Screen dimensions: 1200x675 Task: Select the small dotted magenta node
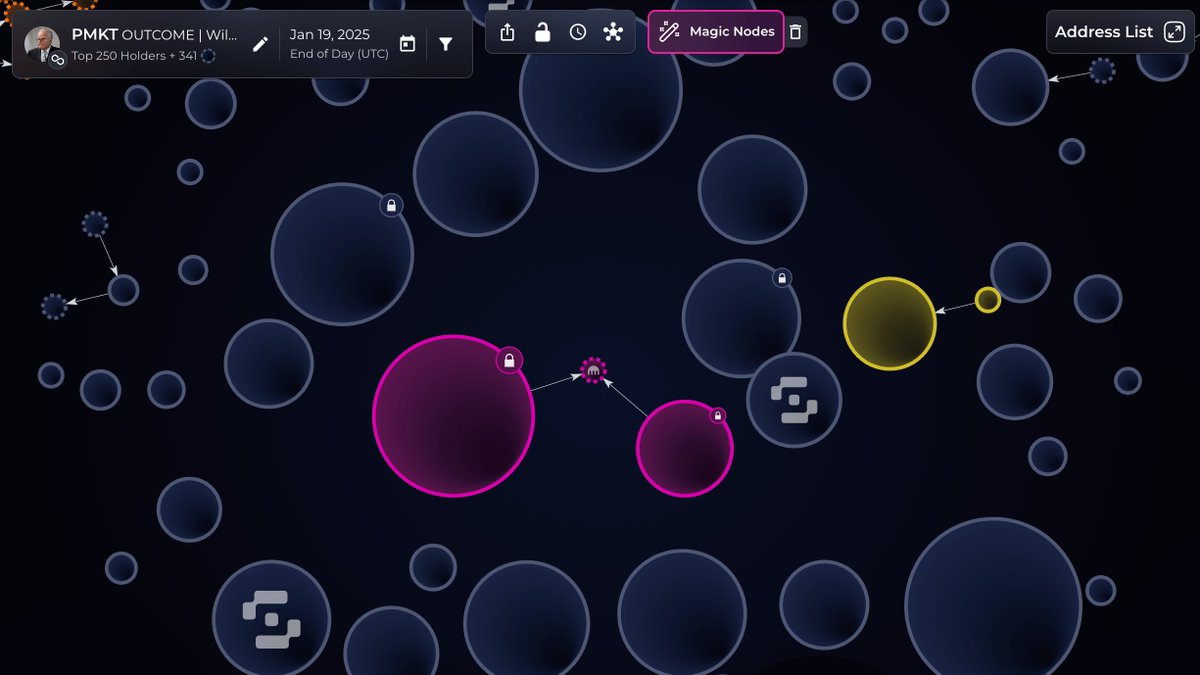(x=594, y=371)
